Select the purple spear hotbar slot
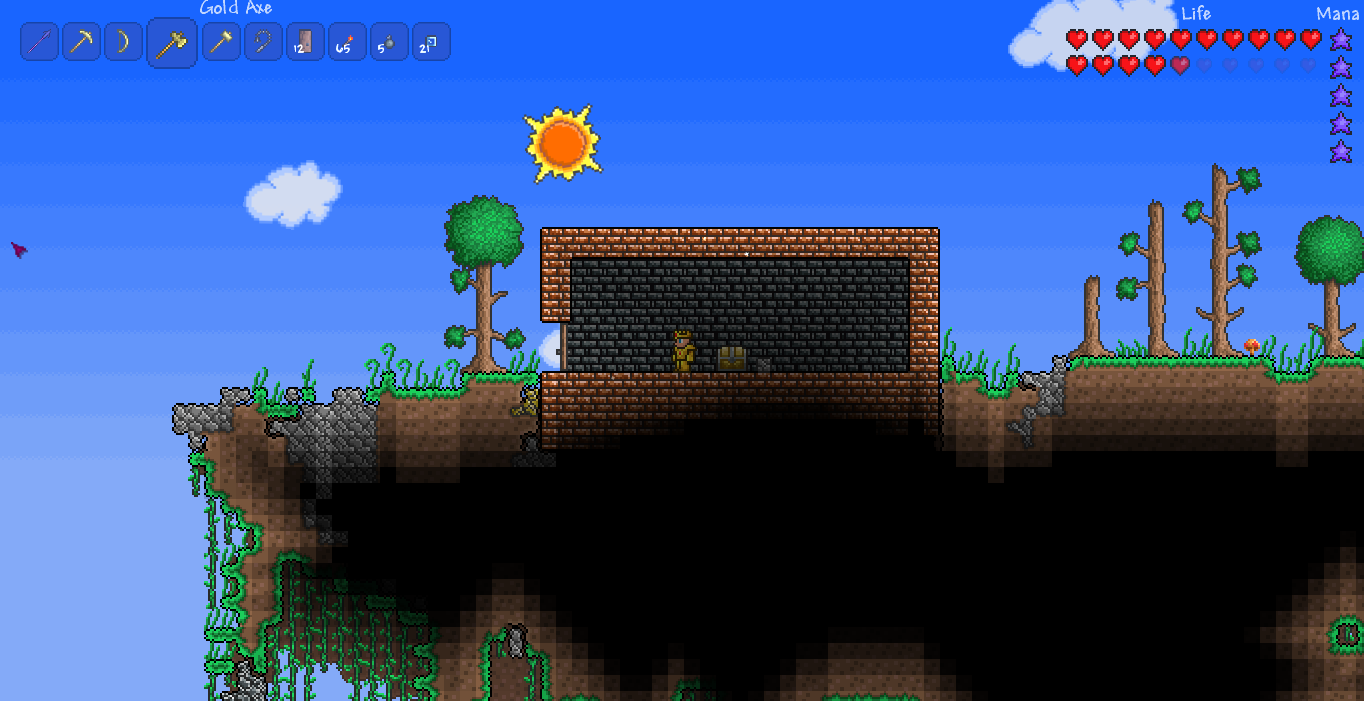This screenshot has height=701, width=1364. [40, 42]
